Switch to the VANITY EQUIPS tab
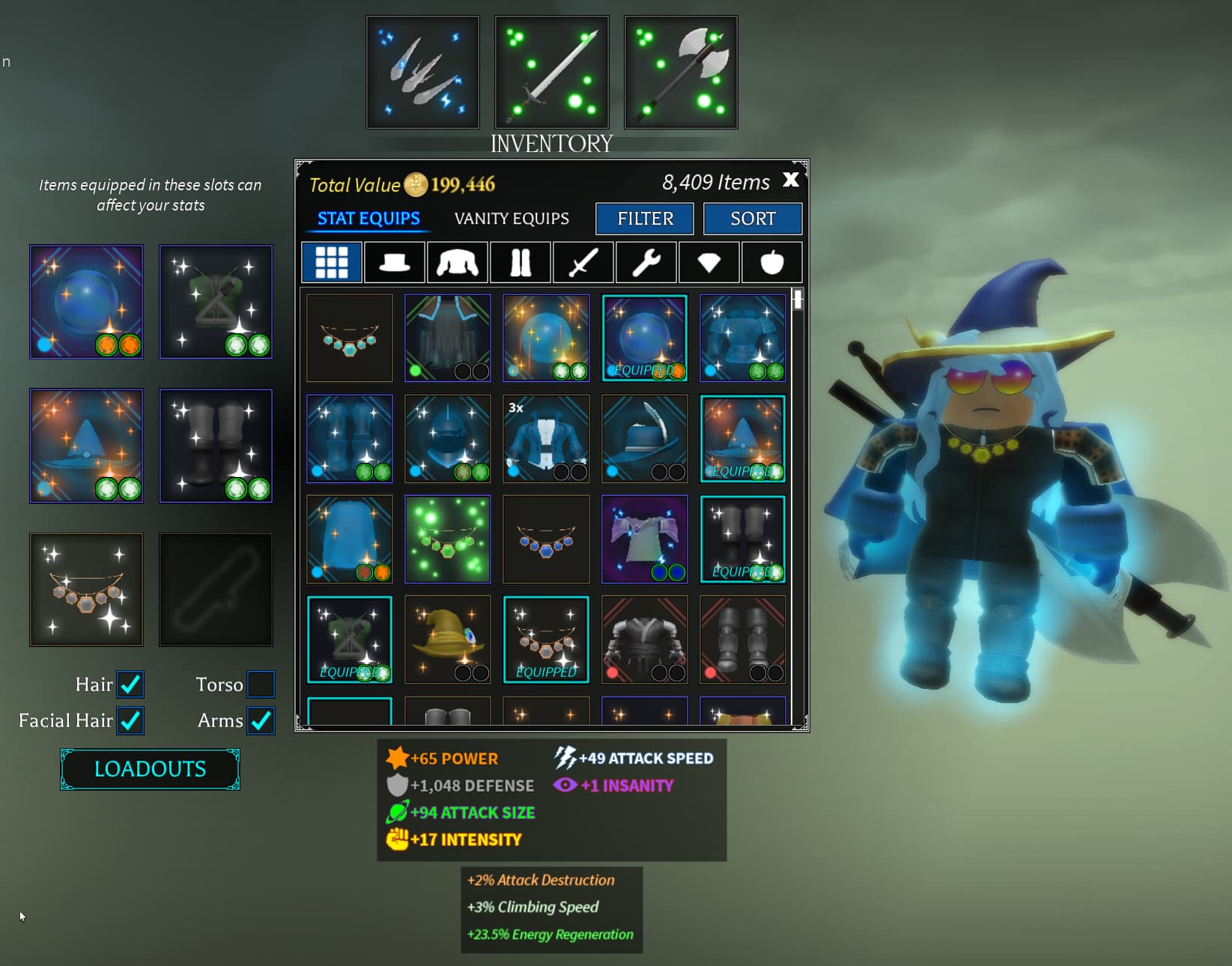 tap(511, 219)
